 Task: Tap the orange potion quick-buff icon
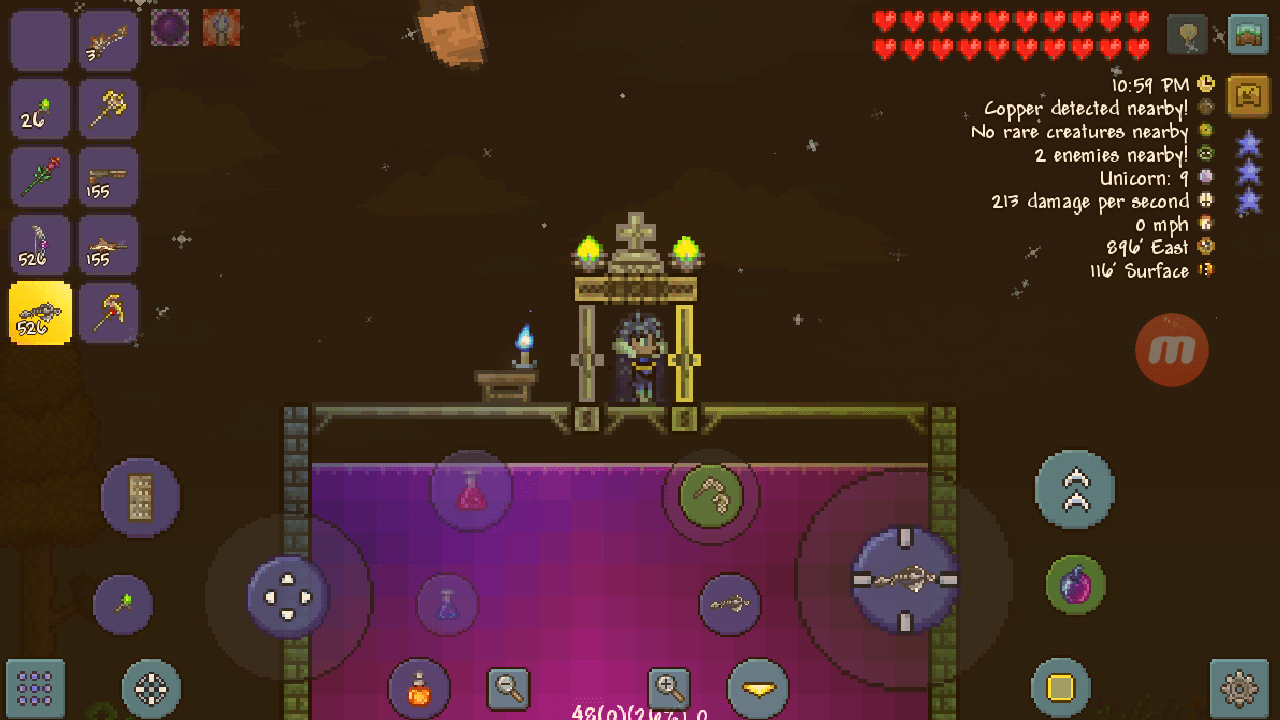coord(419,689)
